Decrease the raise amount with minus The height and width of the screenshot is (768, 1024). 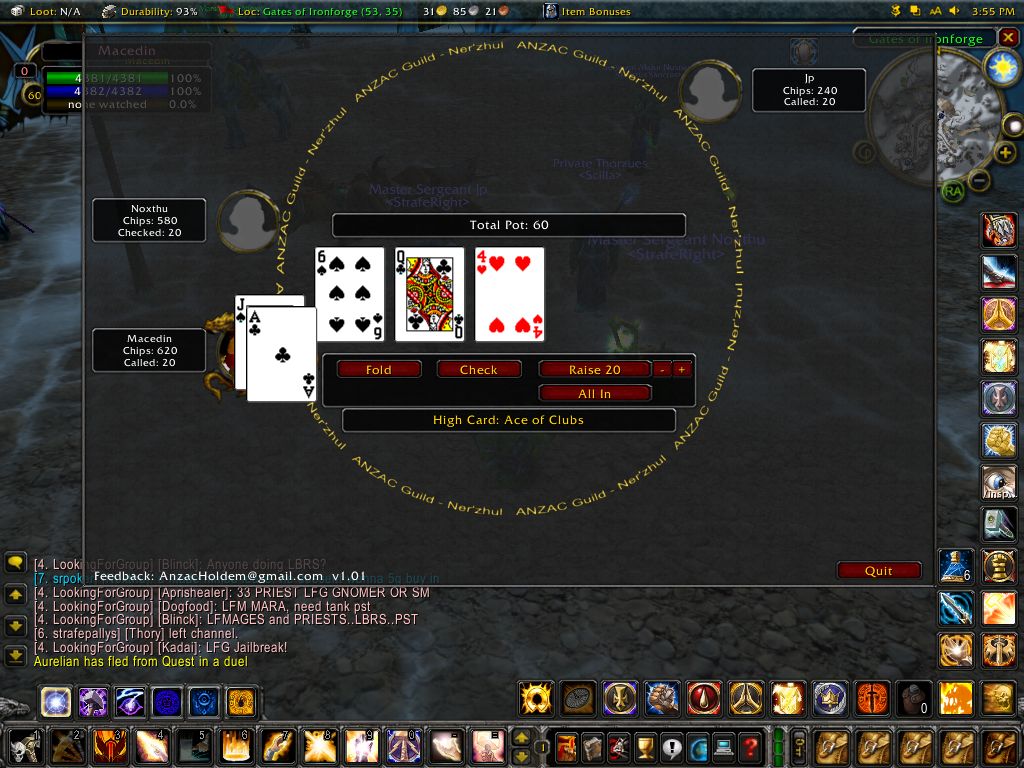click(x=662, y=369)
